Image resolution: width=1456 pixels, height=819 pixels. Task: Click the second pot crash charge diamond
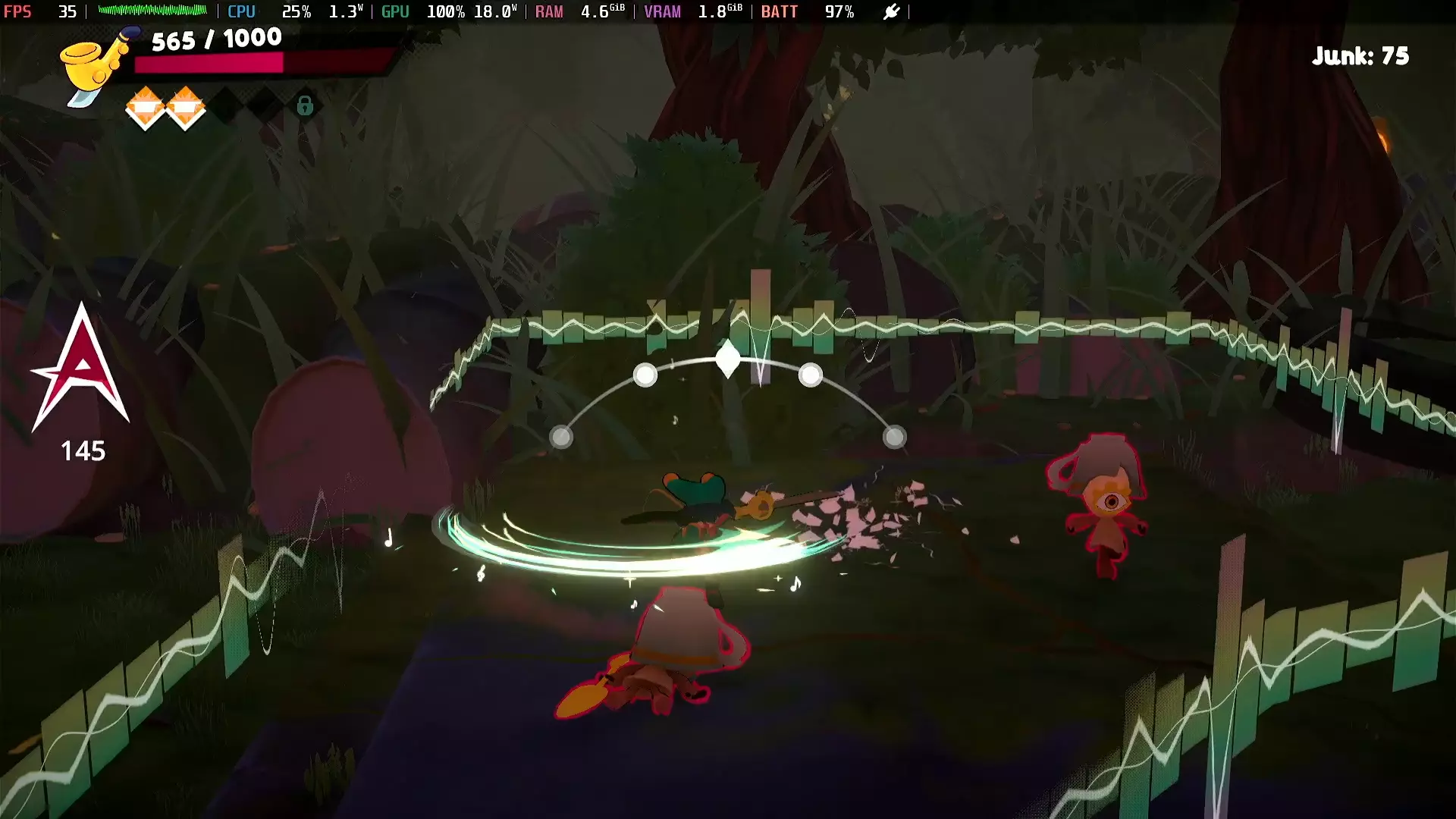coord(186,108)
